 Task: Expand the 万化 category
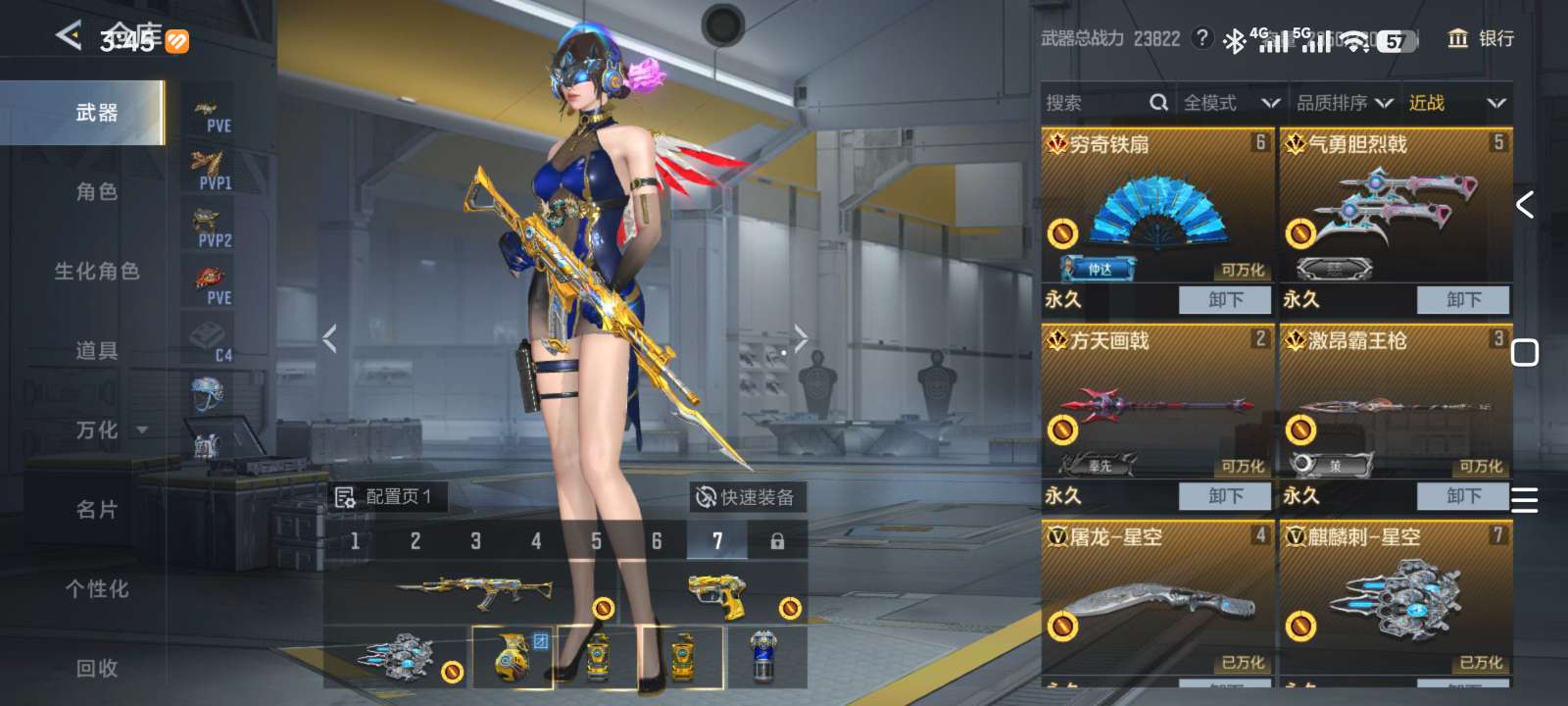[108, 430]
